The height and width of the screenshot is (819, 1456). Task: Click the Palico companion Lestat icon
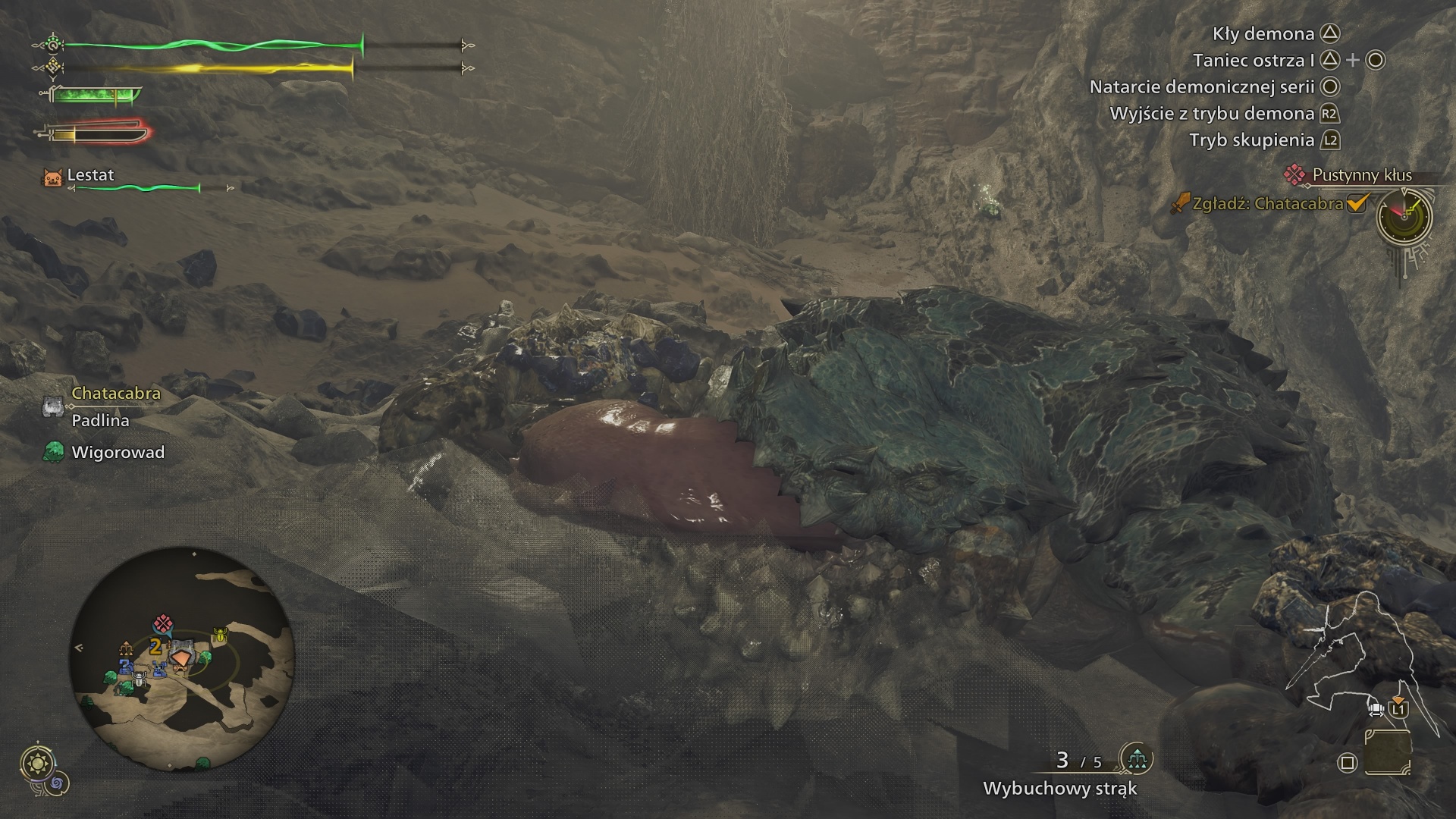tap(52, 177)
